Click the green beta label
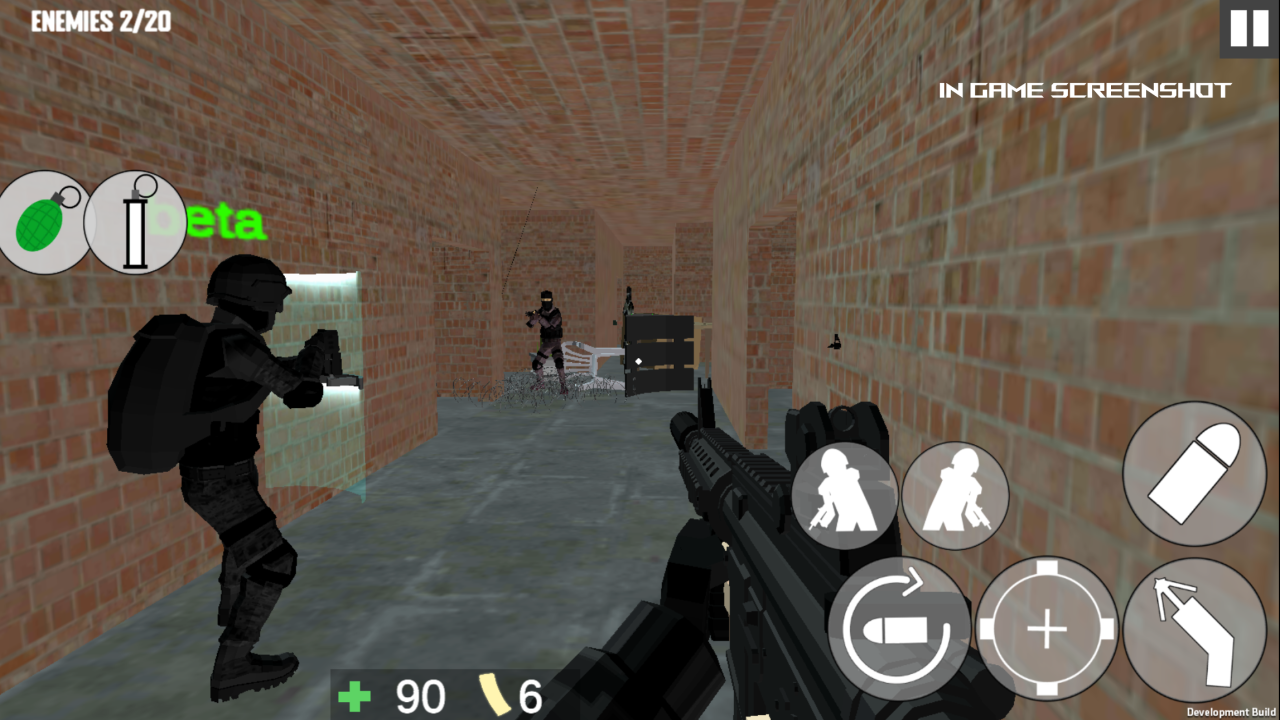This screenshot has height=720, width=1280. (x=211, y=222)
